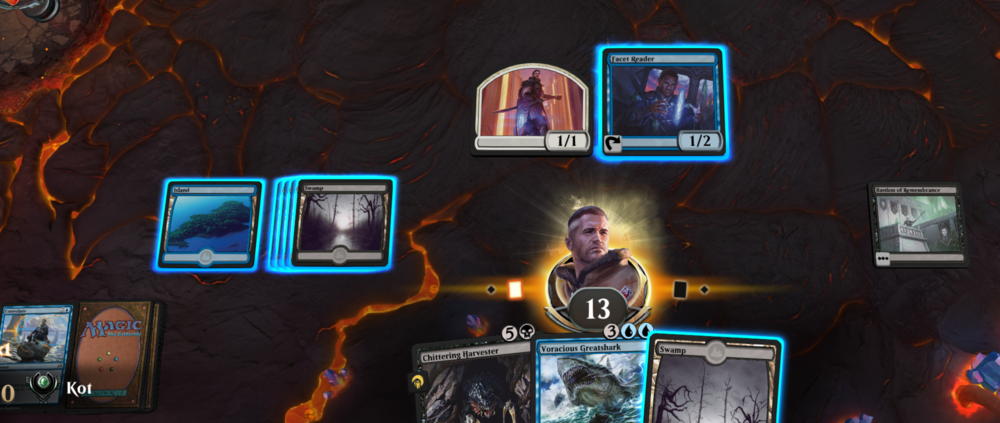Tap the Island land card
The height and width of the screenshot is (423, 1000).
pos(210,224)
